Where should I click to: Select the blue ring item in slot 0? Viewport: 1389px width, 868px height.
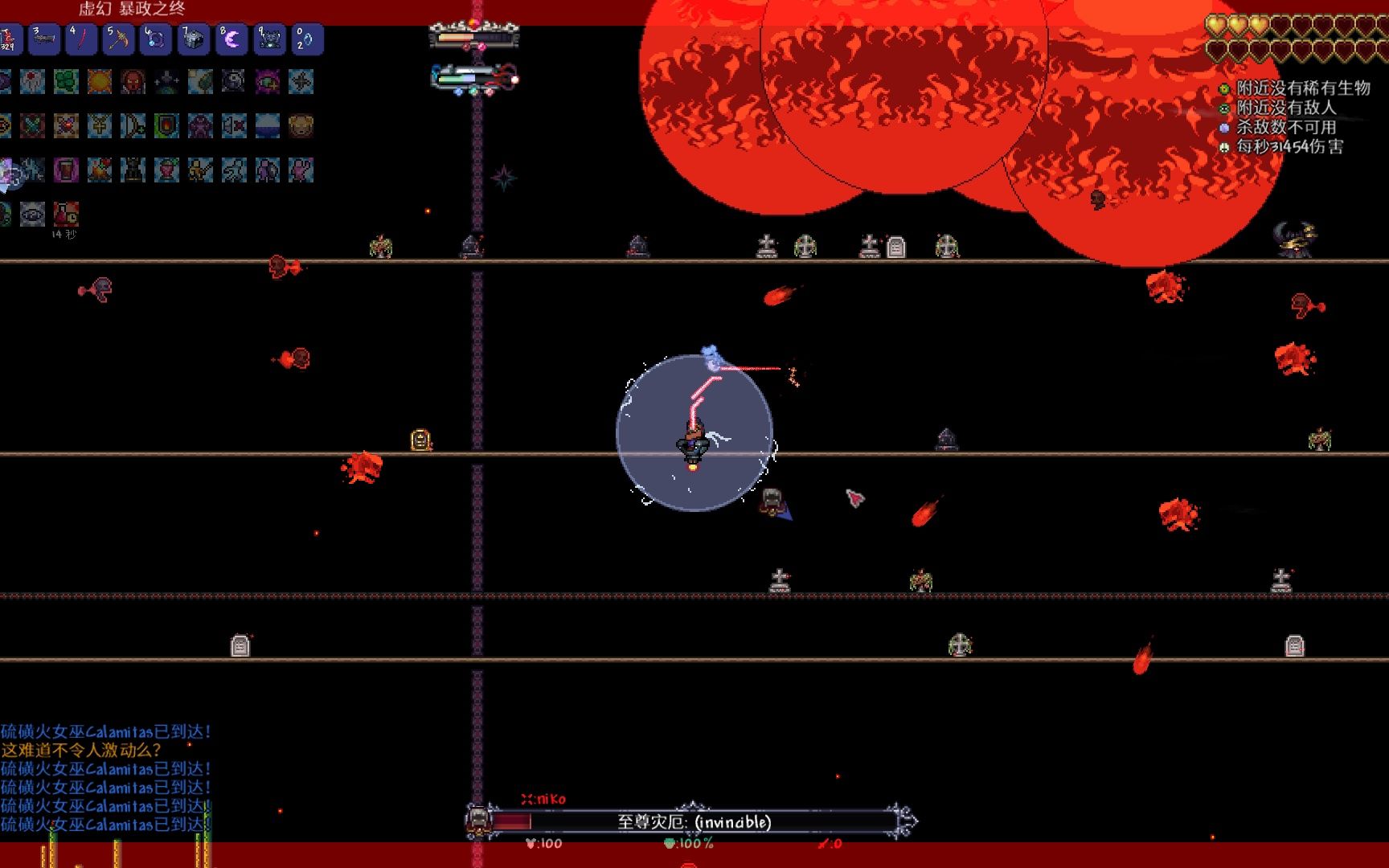(x=306, y=39)
